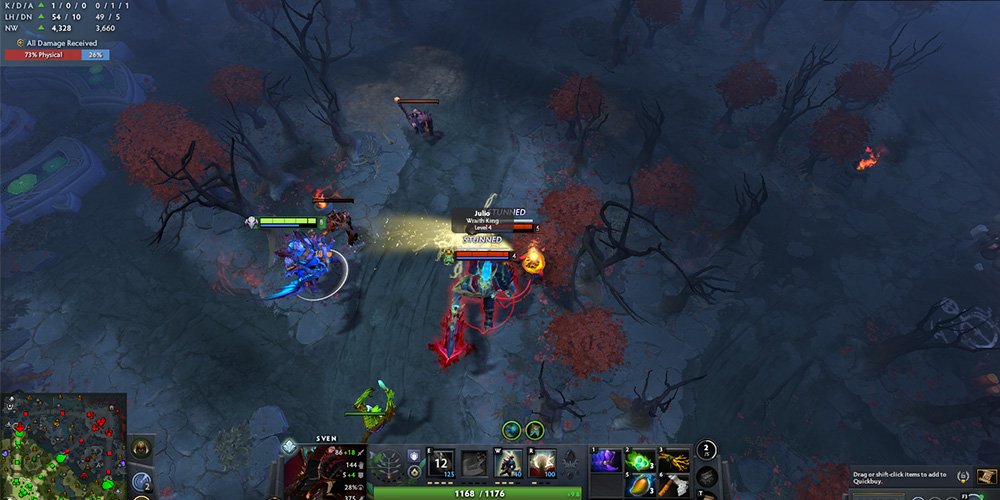Click the first round buff icon above abilities
The width and height of the screenshot is (1000, 500).
point(513,430)
